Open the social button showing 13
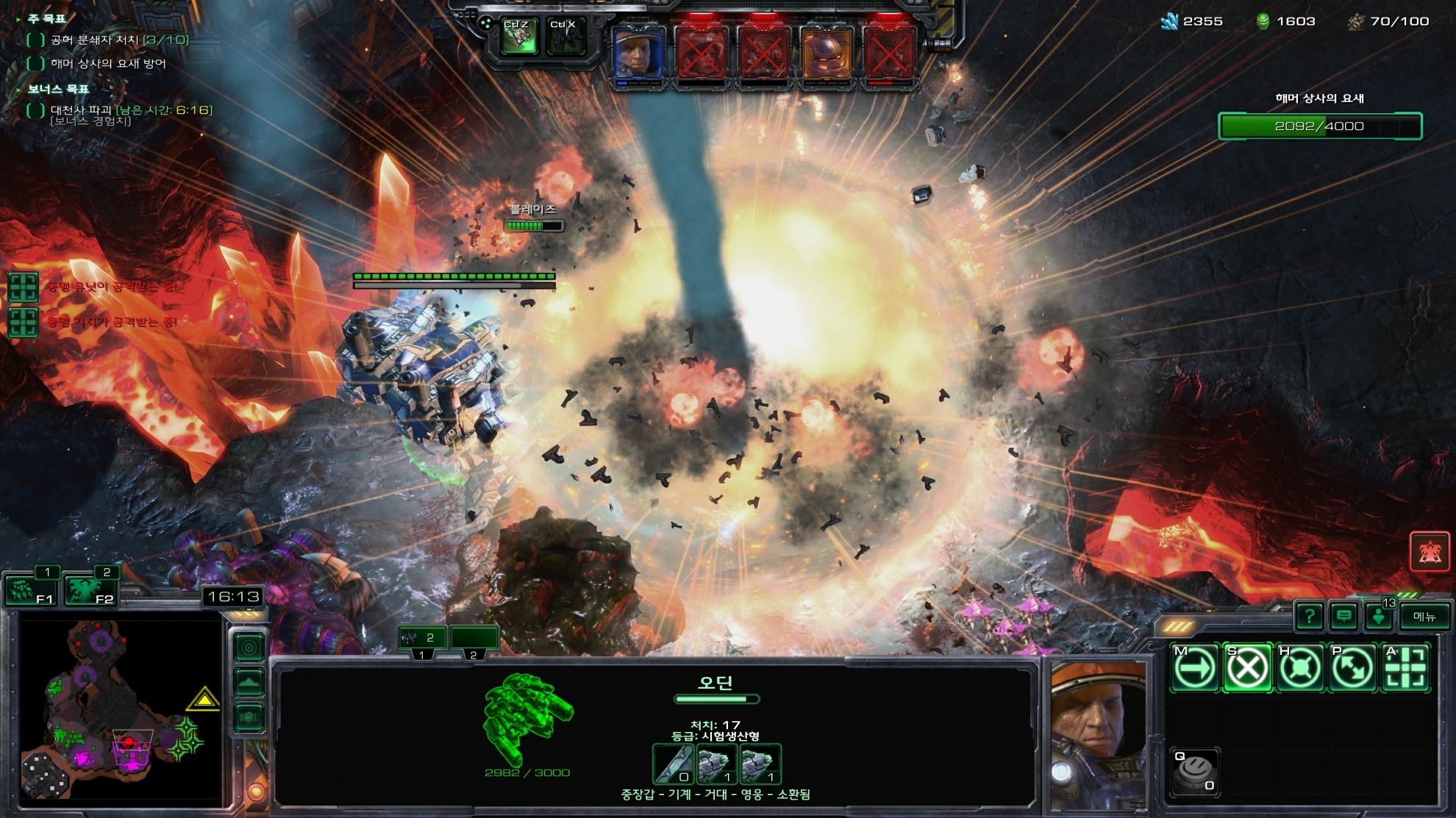 (x=1380, y=617)
